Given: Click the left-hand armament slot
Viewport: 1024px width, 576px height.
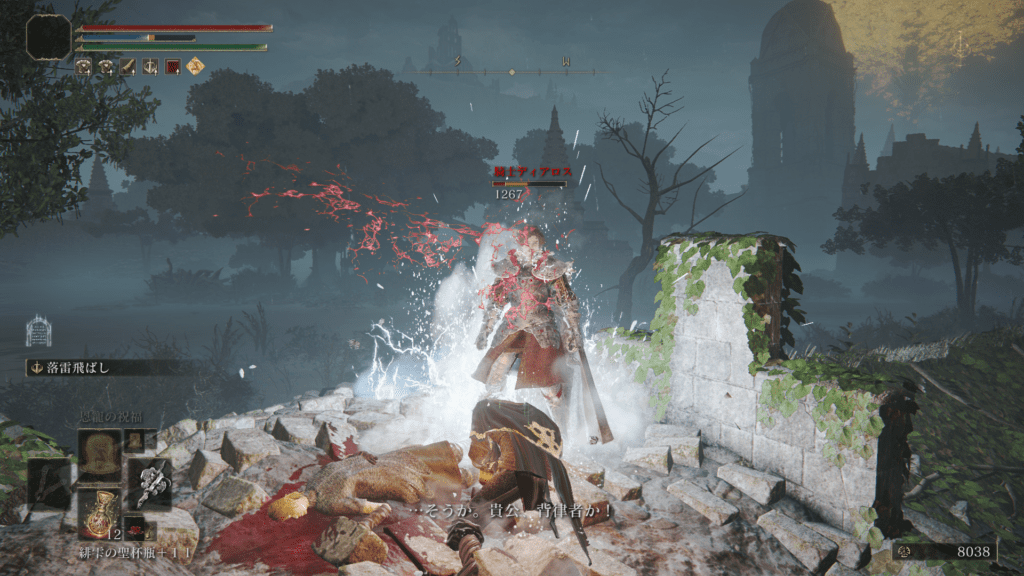Looking at the screenshot, I should click(x=50, y=484).
